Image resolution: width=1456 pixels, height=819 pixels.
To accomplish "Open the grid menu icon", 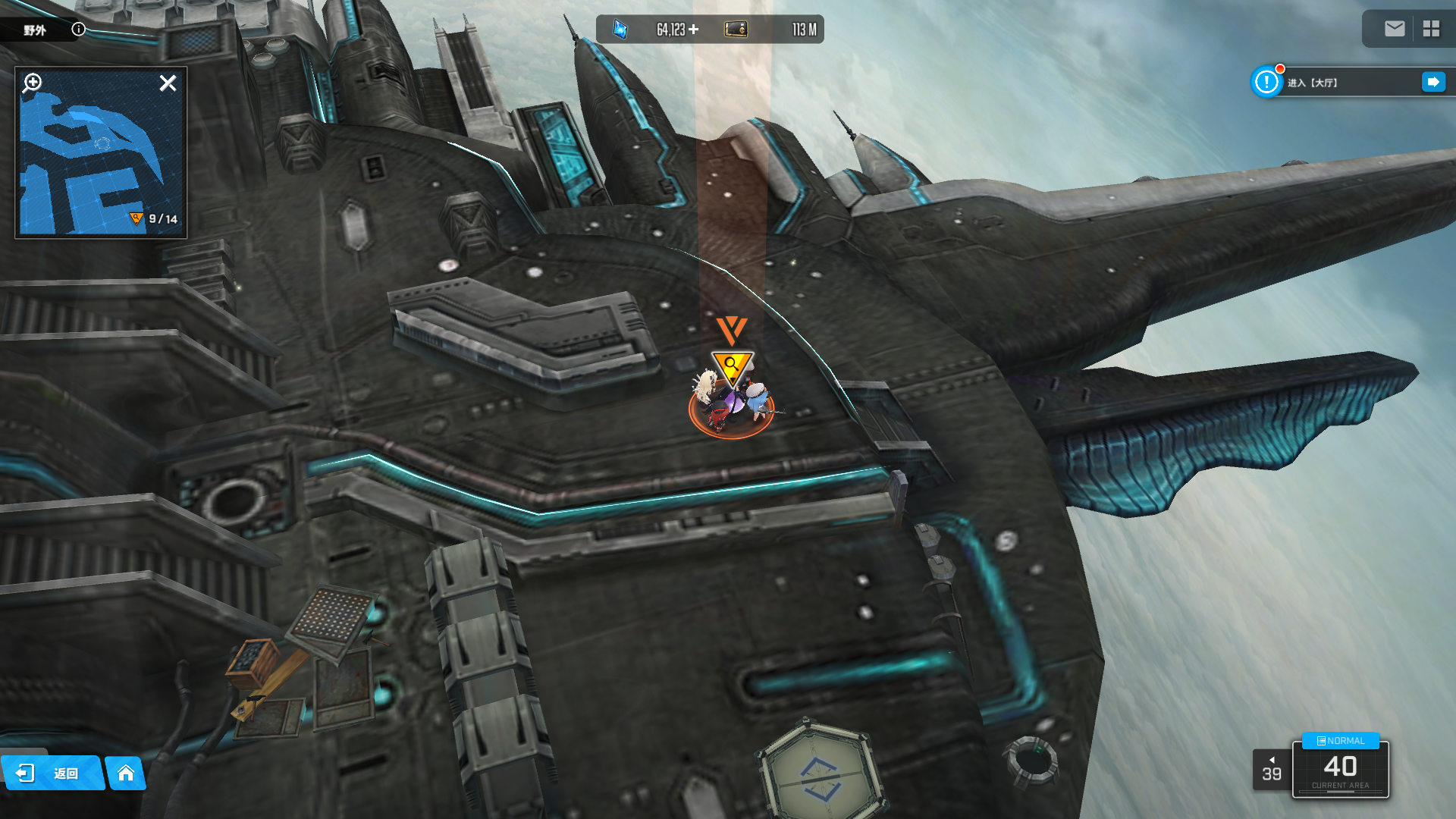I will click(1431, 29).
